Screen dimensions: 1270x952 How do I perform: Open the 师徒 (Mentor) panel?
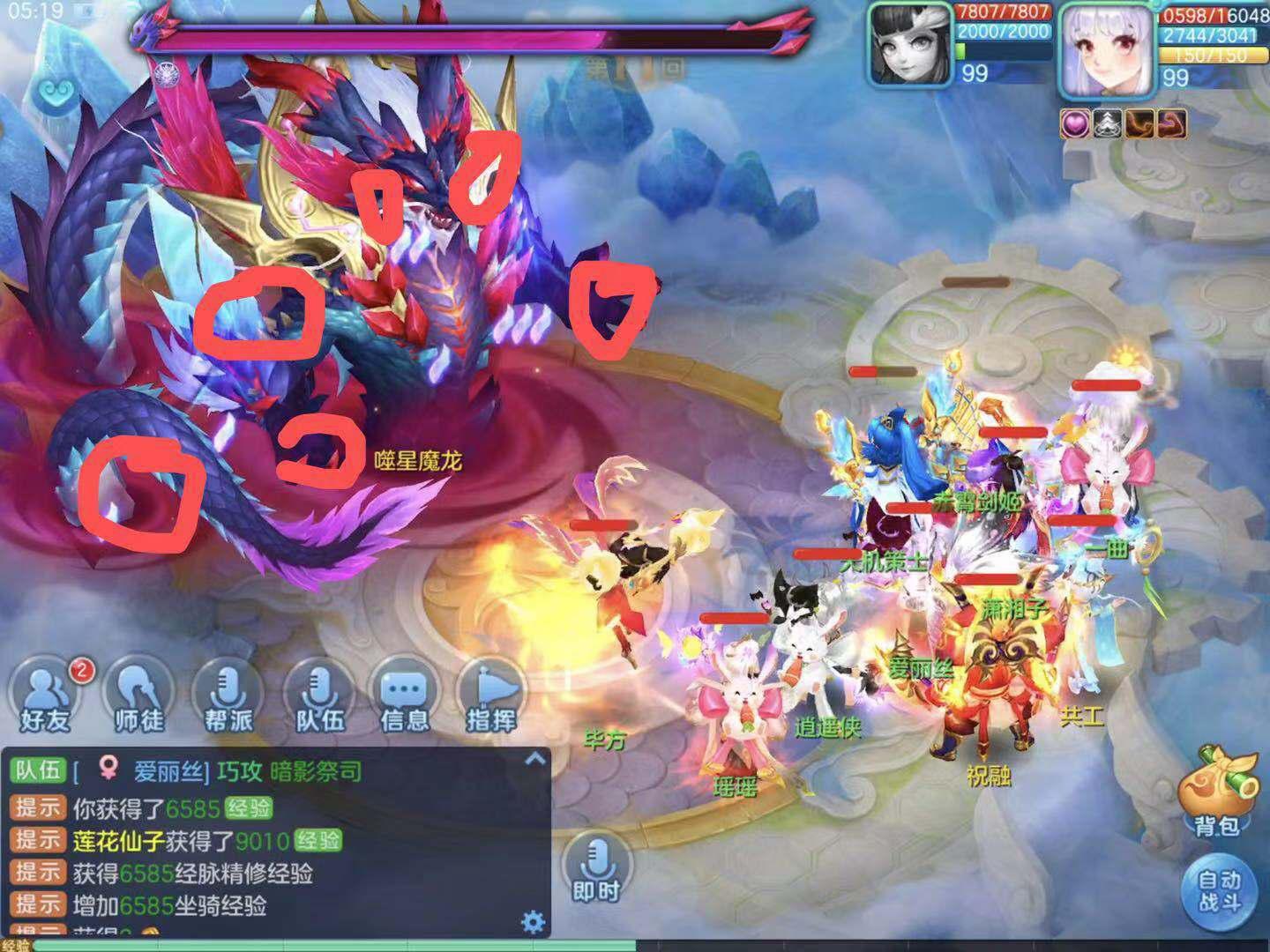(x=135, y=697)
